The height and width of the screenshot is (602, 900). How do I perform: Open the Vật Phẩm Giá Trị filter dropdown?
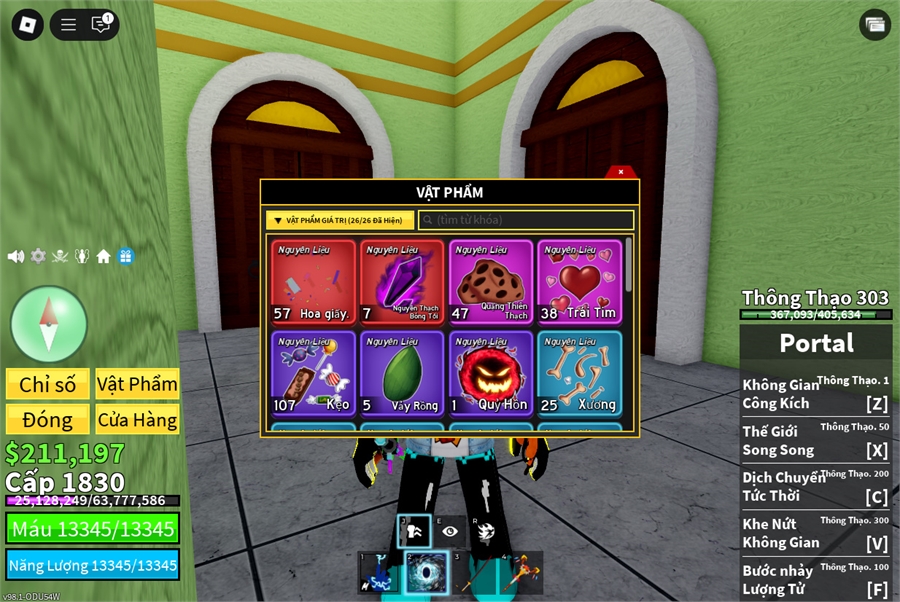pyautogui.click(x=340, y=220)
